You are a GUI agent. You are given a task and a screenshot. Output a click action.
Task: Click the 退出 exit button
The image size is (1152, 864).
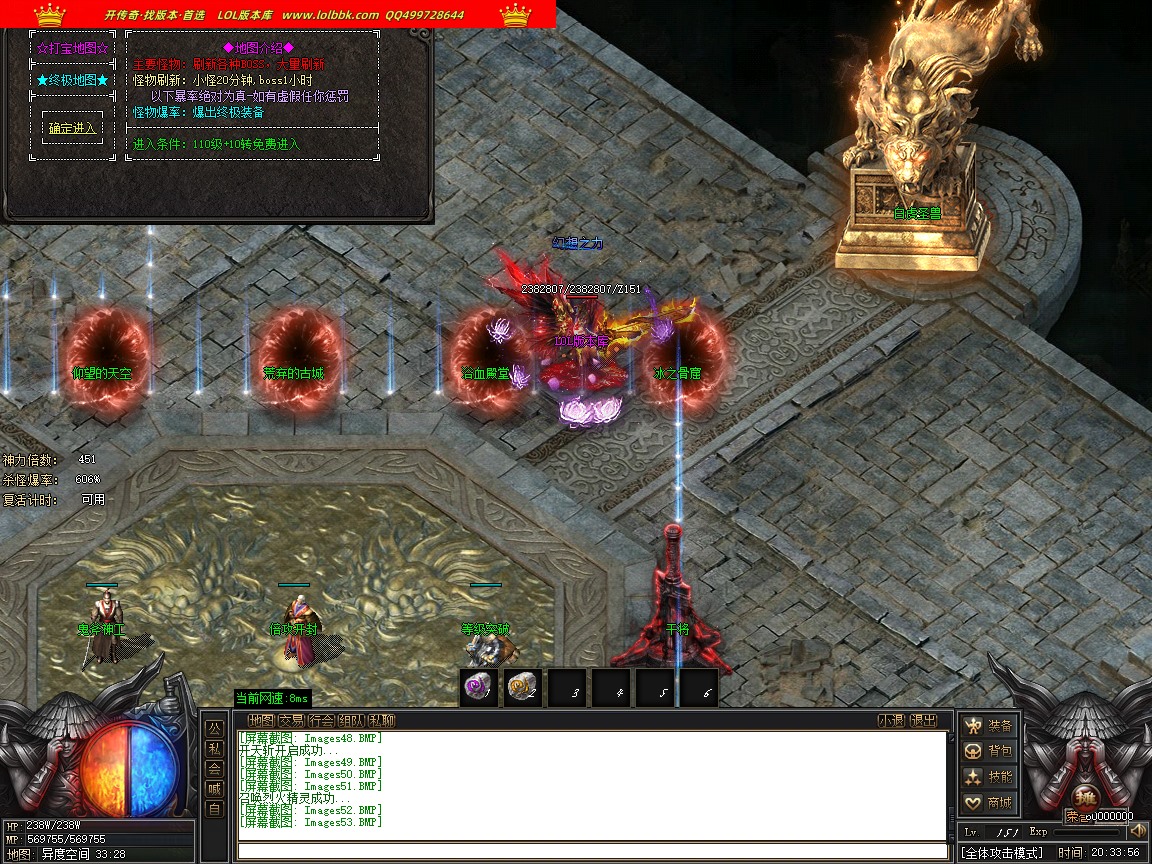point(924,720)
